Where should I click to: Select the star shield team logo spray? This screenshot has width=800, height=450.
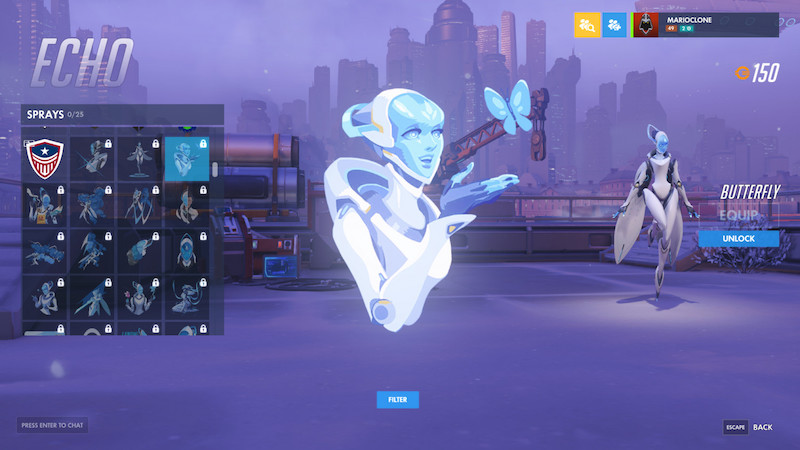[x=43, y=158]
